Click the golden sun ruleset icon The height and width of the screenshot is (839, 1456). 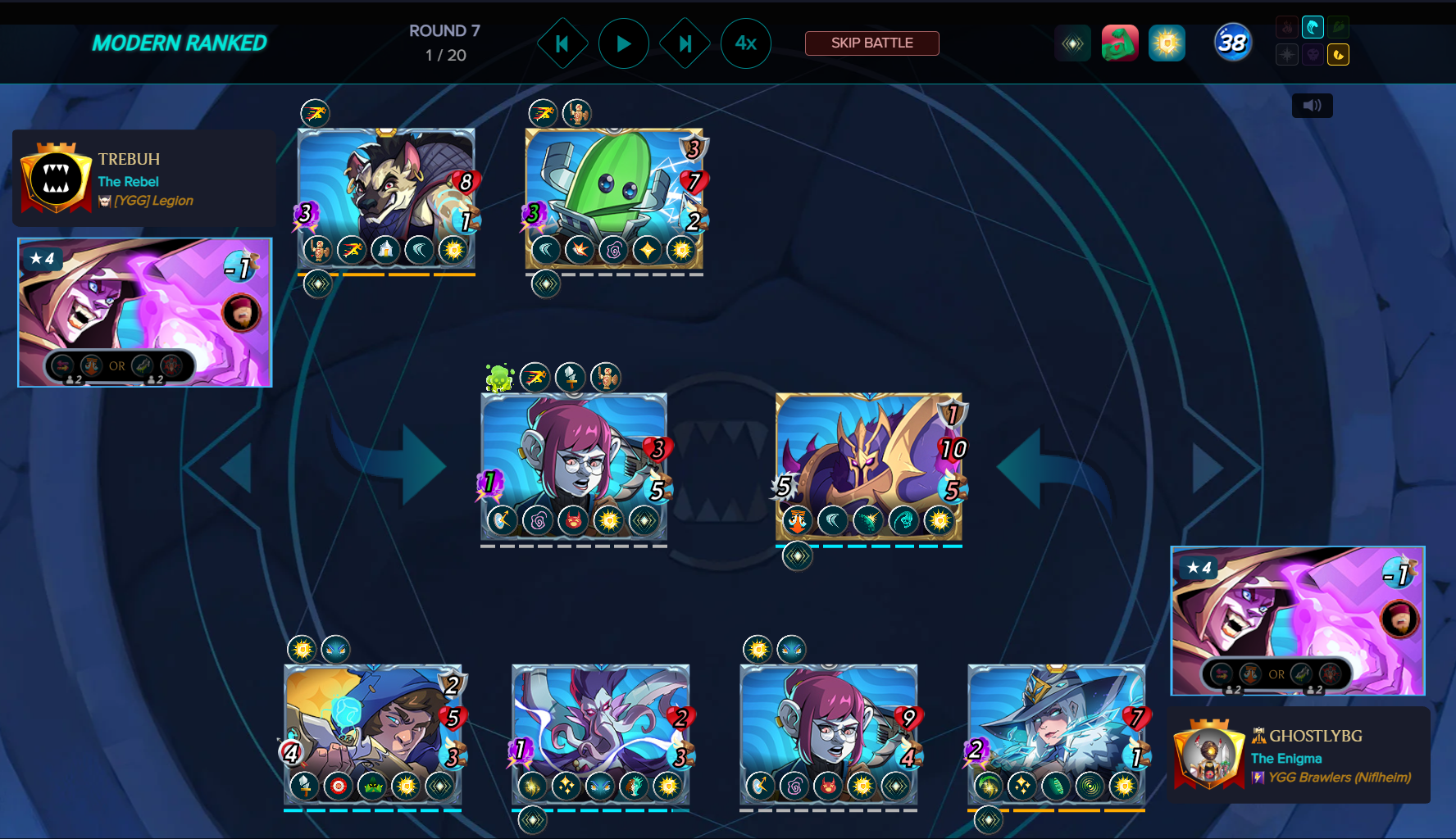1167,43
